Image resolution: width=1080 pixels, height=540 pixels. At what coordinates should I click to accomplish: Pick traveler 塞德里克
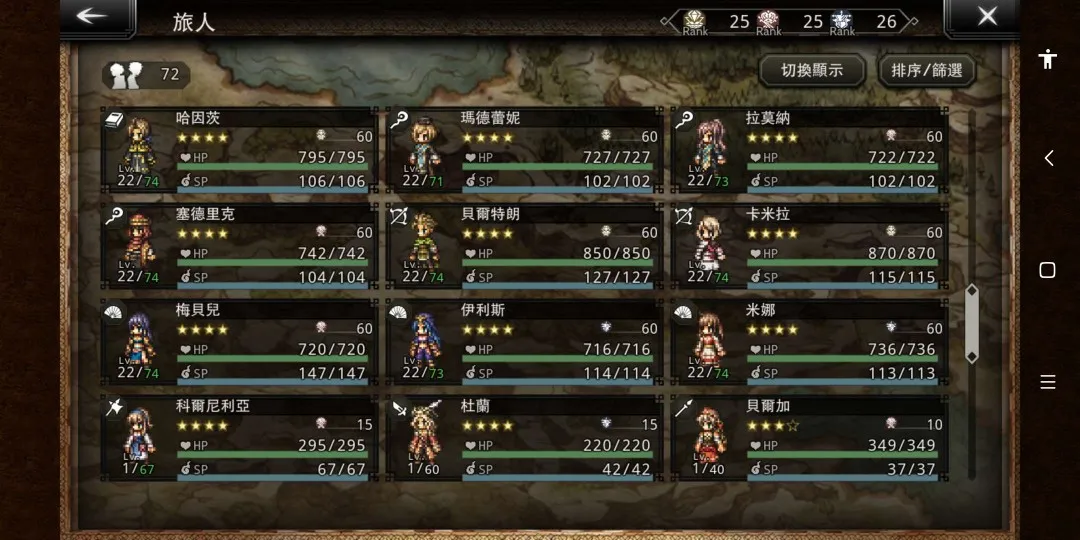pos(240,246)
